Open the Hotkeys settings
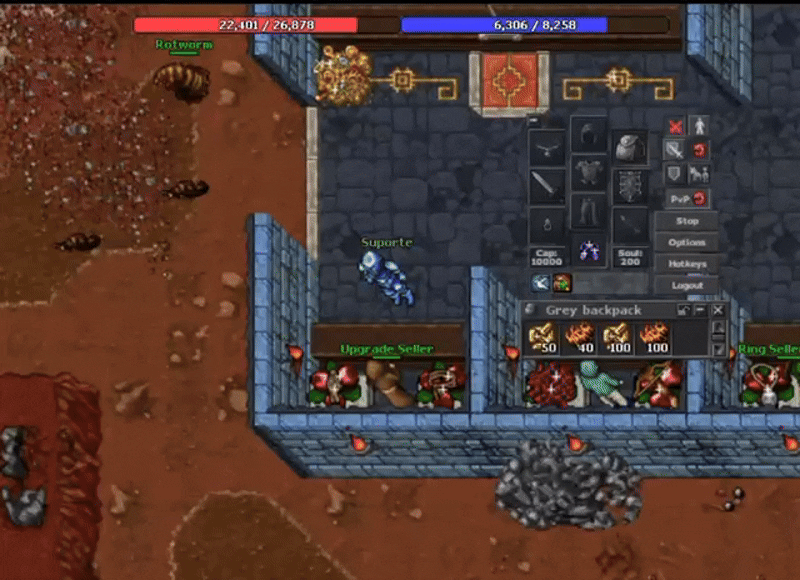 (687, 264)
